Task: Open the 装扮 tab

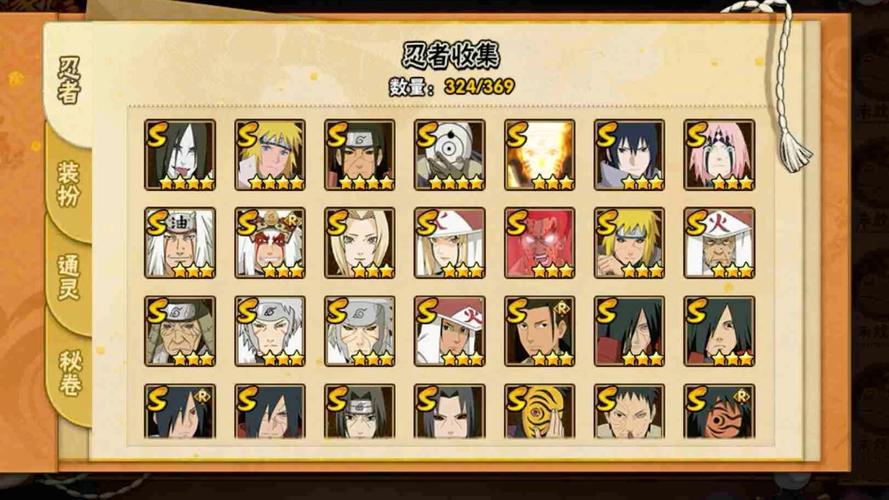Action: (x=68, y=182)
